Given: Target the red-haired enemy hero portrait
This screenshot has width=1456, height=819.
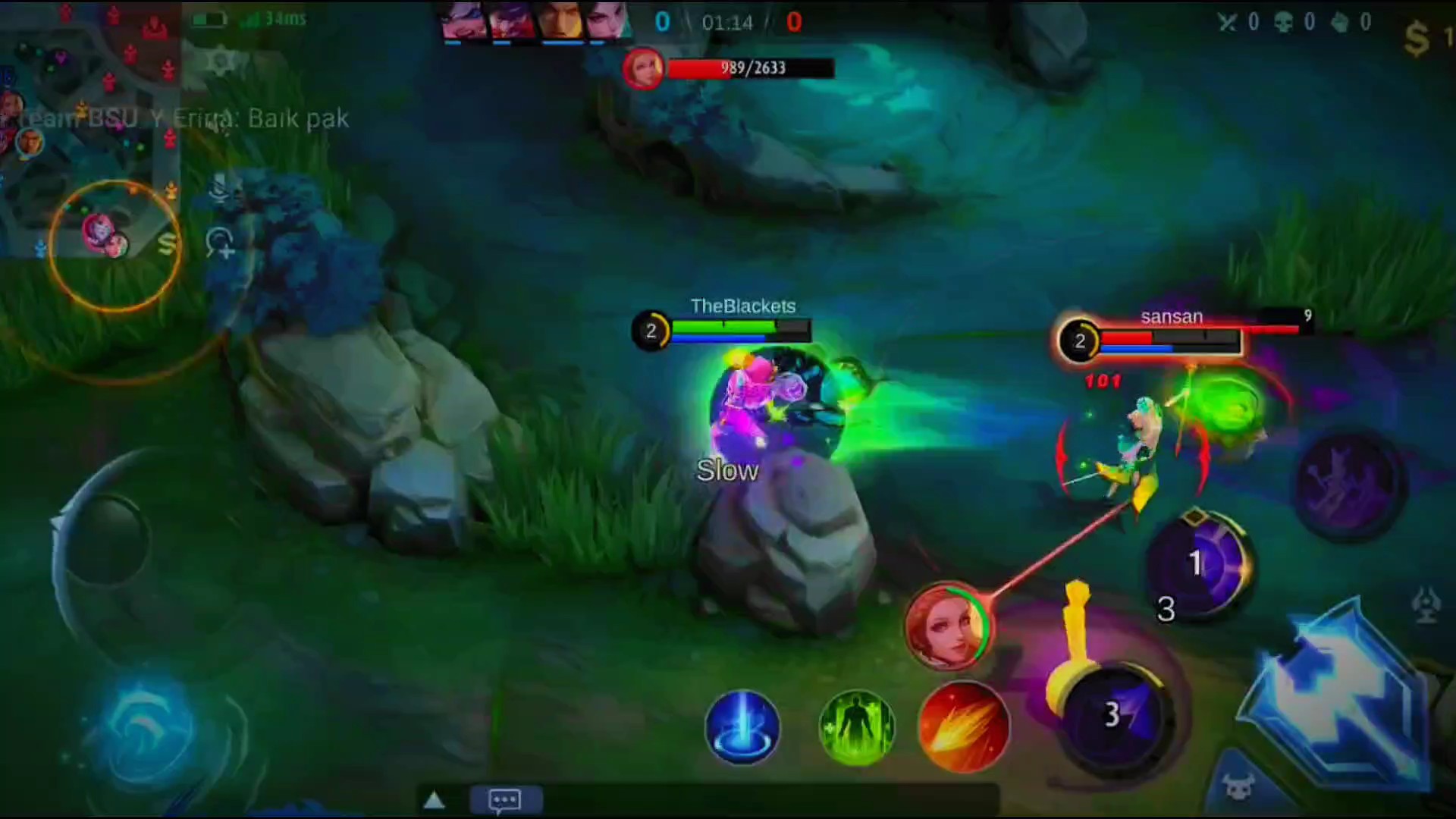Looking at the screenshot, I should point(946,626).
